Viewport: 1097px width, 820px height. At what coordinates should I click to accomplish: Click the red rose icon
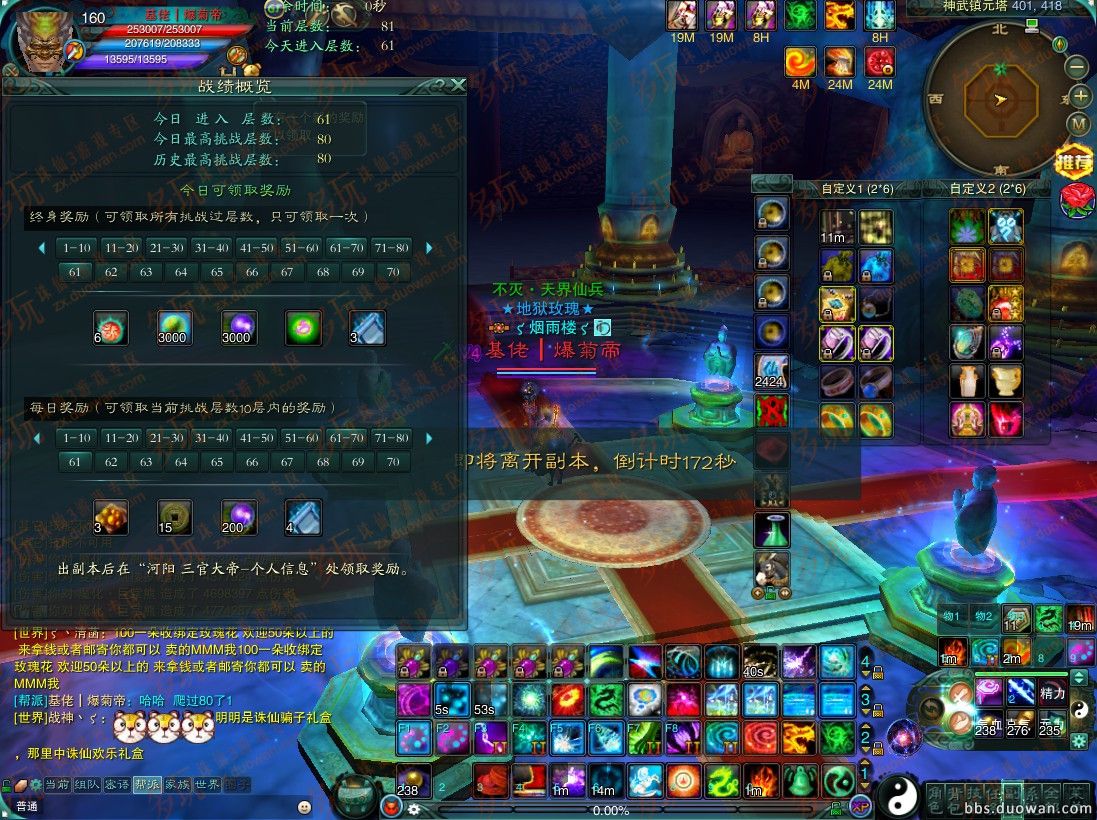(x=1077, y=199)
